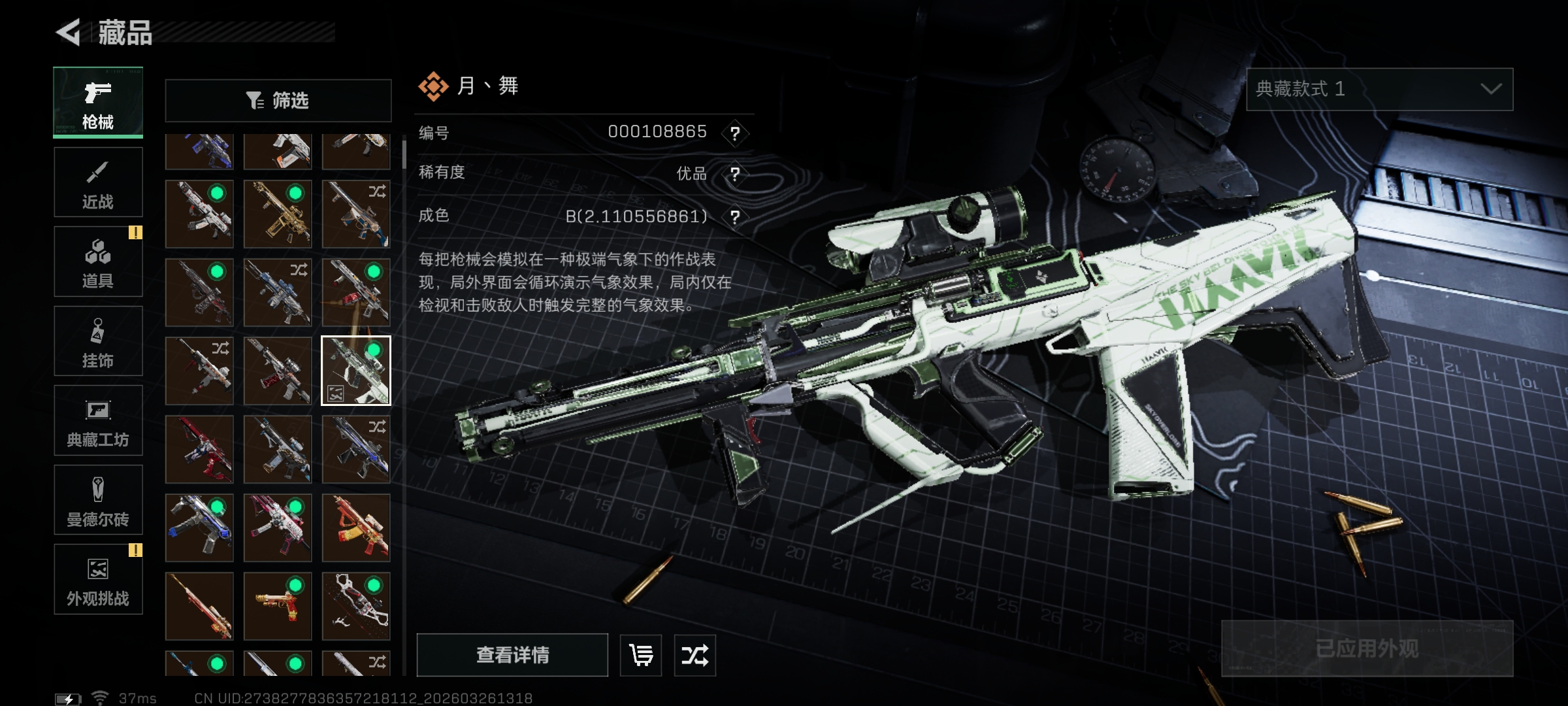
Task: Click the 查看详情 button
Action: click(x=512, y=654)
